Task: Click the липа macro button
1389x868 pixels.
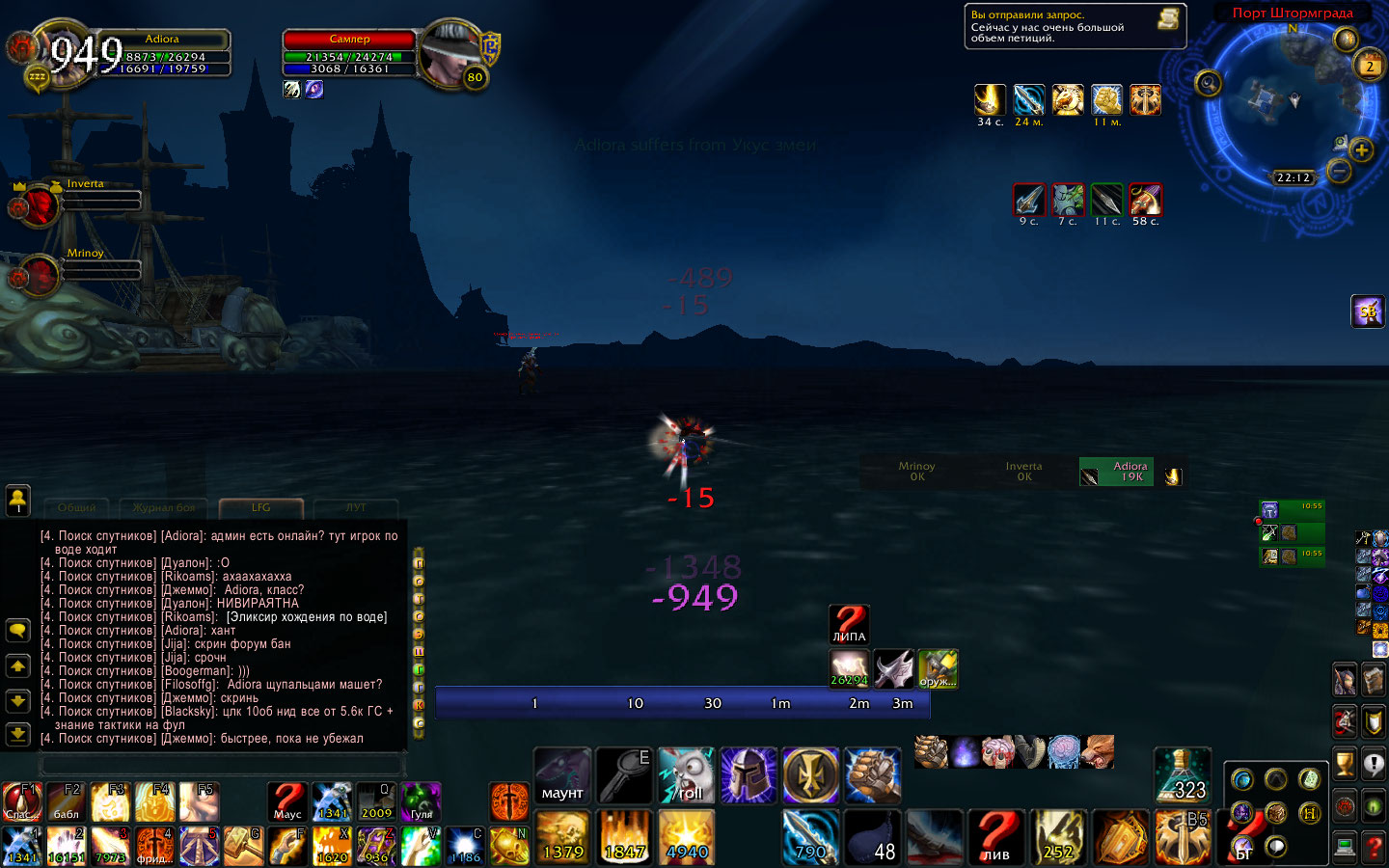Action: tap(849, 624)
